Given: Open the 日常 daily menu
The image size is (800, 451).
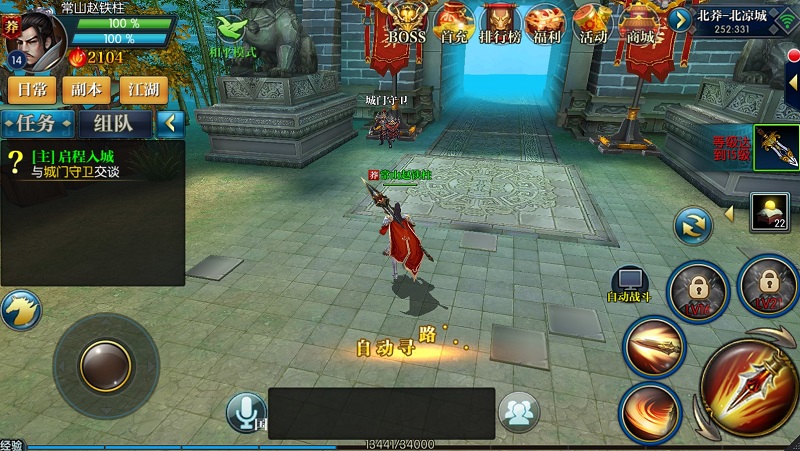Looking at the screenshot, I should click(x=32, y=89).
